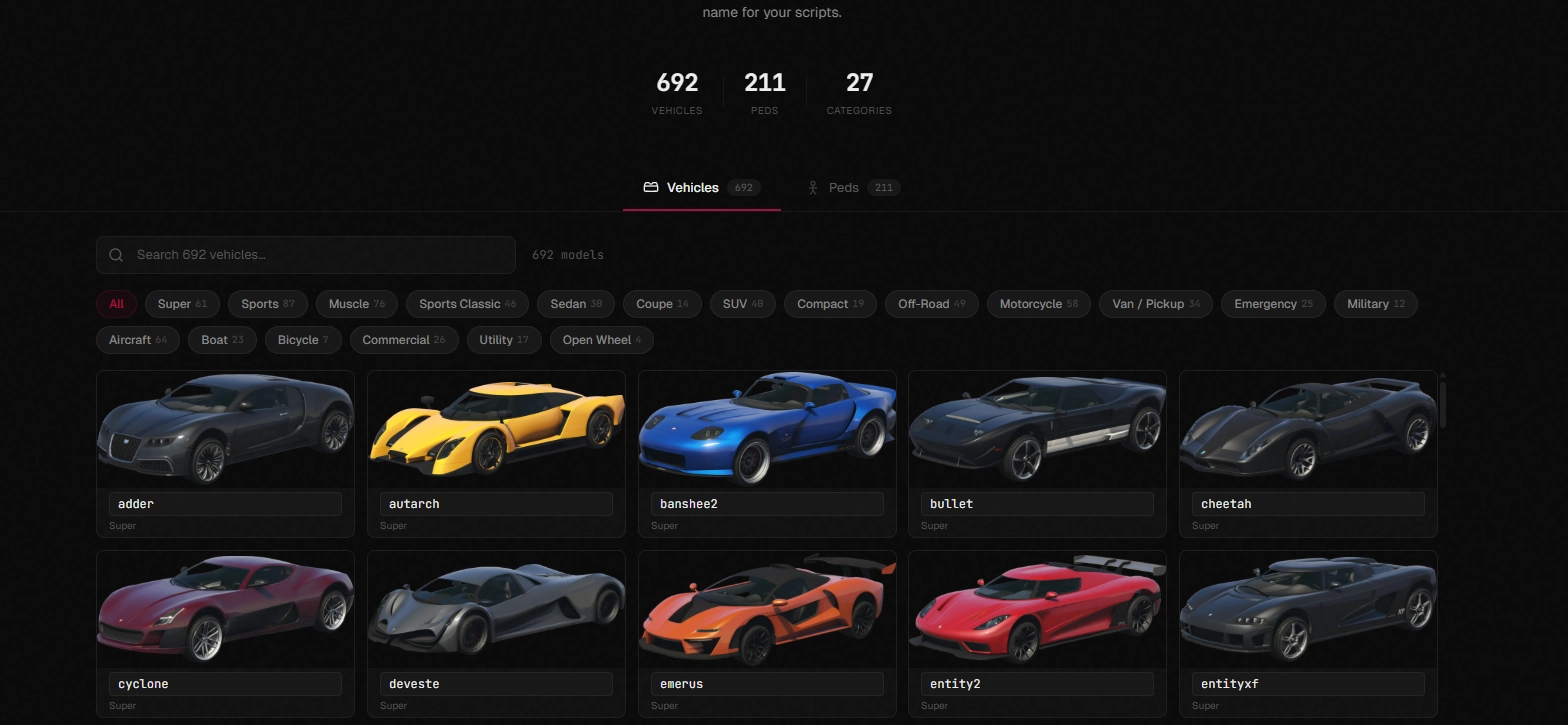Select the All filter chip
This screenshot has width=1568, height=725.
coord(116,303)
